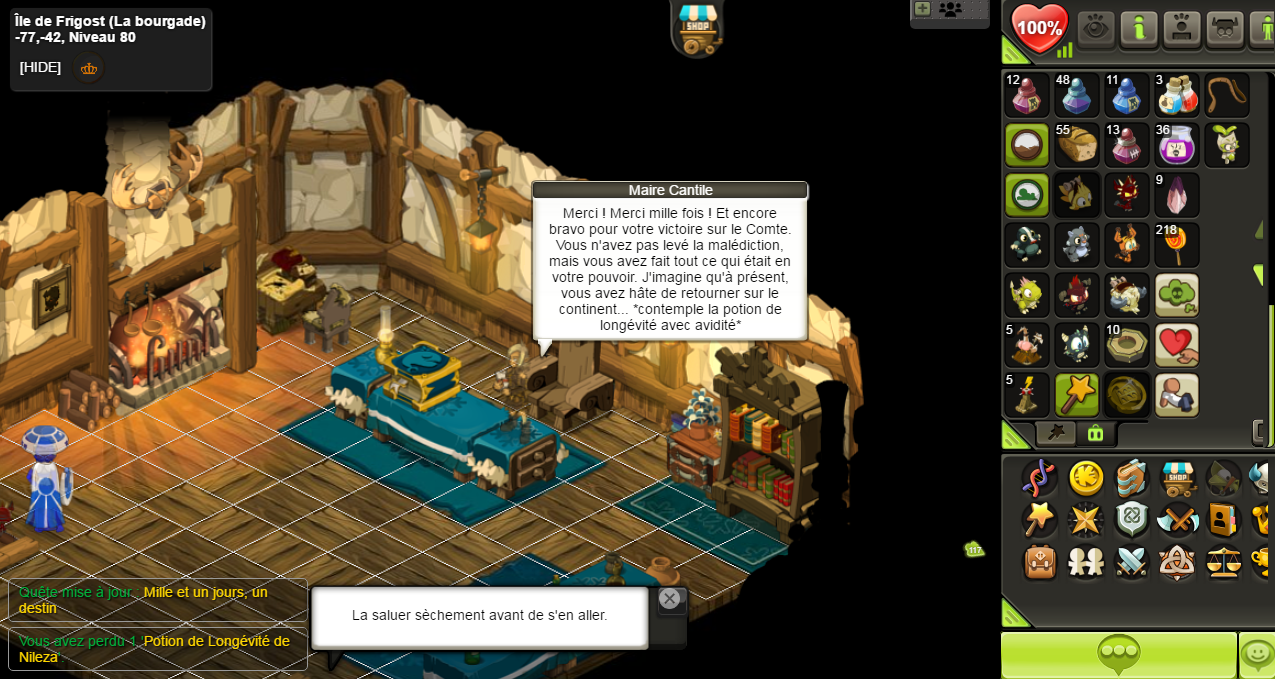Select the purple flask with count 36
1275x679 pixels.
1177,145
